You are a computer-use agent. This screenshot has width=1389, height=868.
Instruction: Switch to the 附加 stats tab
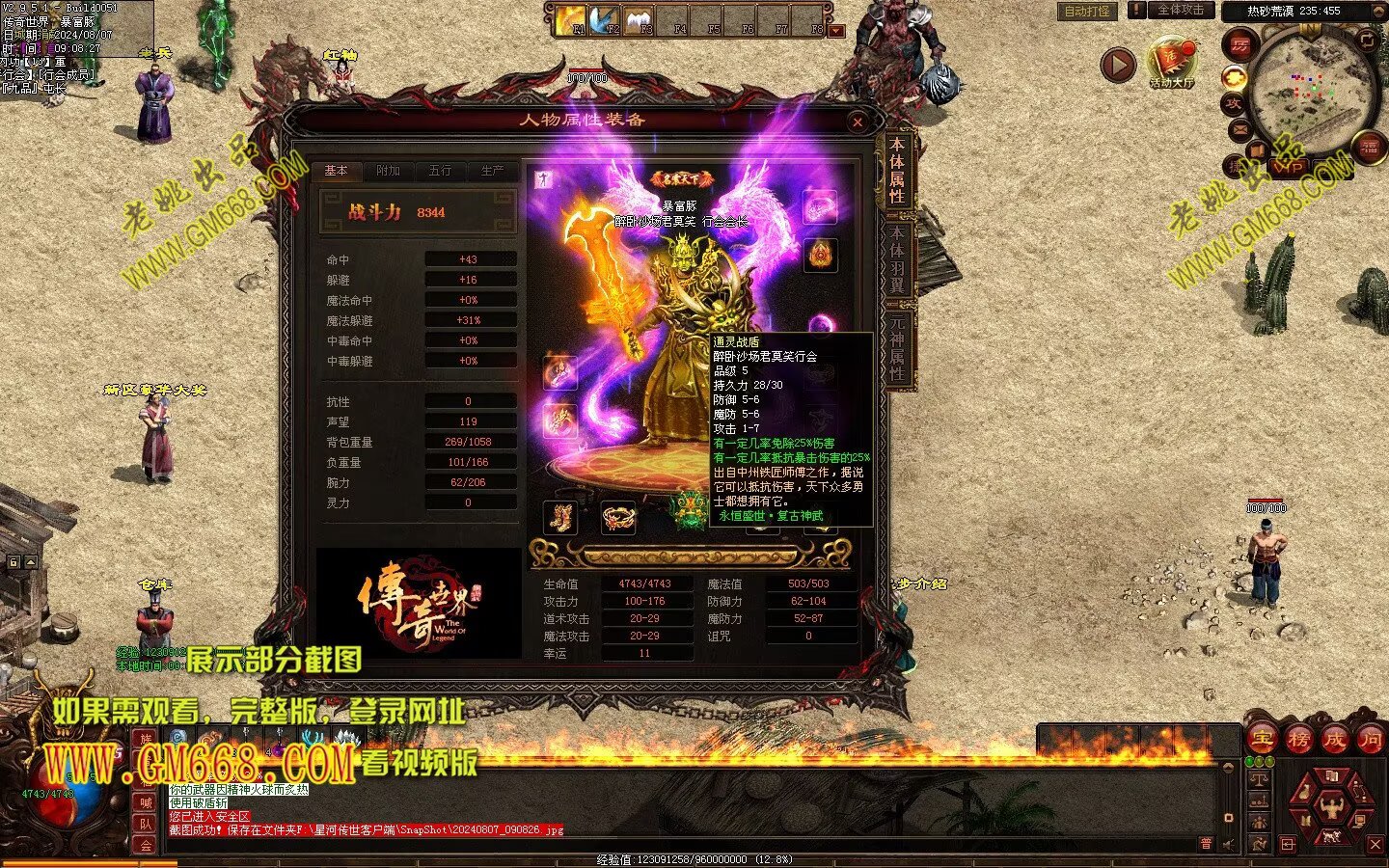(x=388, y=171)
